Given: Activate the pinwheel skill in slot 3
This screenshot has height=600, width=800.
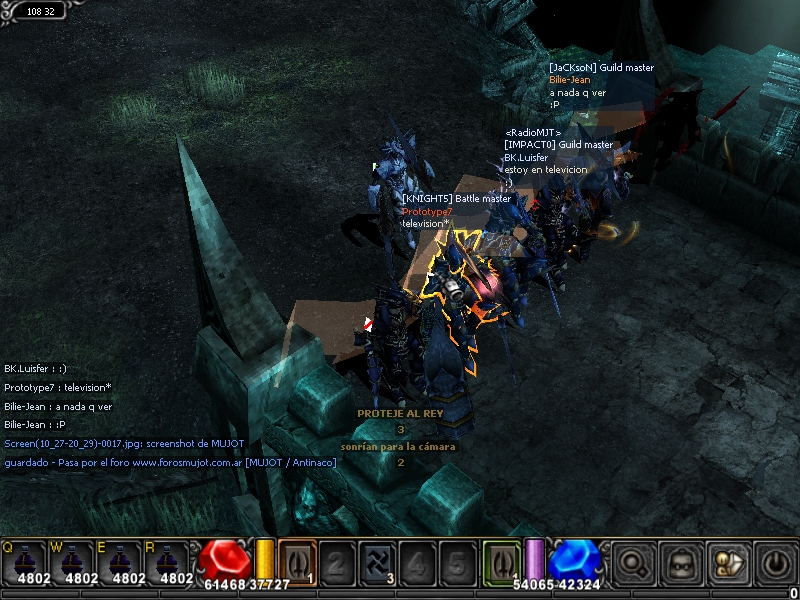Looking at the screenshot, I should pyautogui.click(x=377, y=562).
